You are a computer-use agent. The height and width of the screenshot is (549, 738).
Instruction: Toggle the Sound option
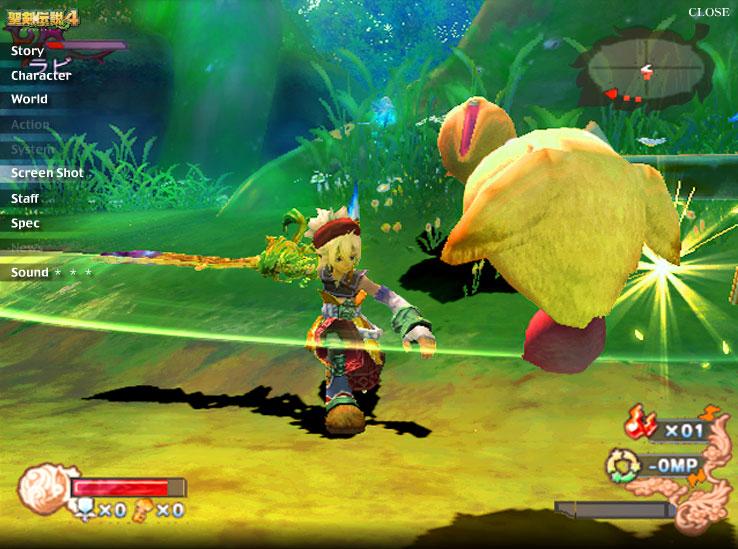click(x=30, y=272)
